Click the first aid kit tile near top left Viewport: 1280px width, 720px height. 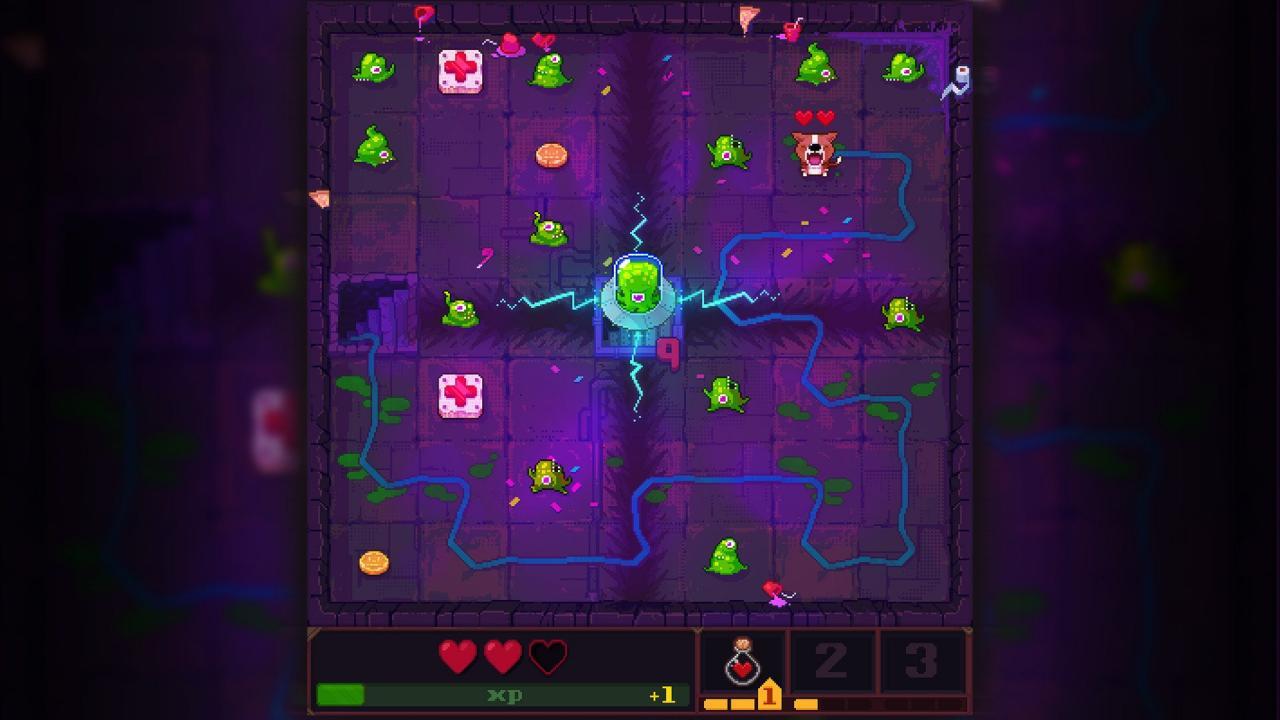[460, 71]
